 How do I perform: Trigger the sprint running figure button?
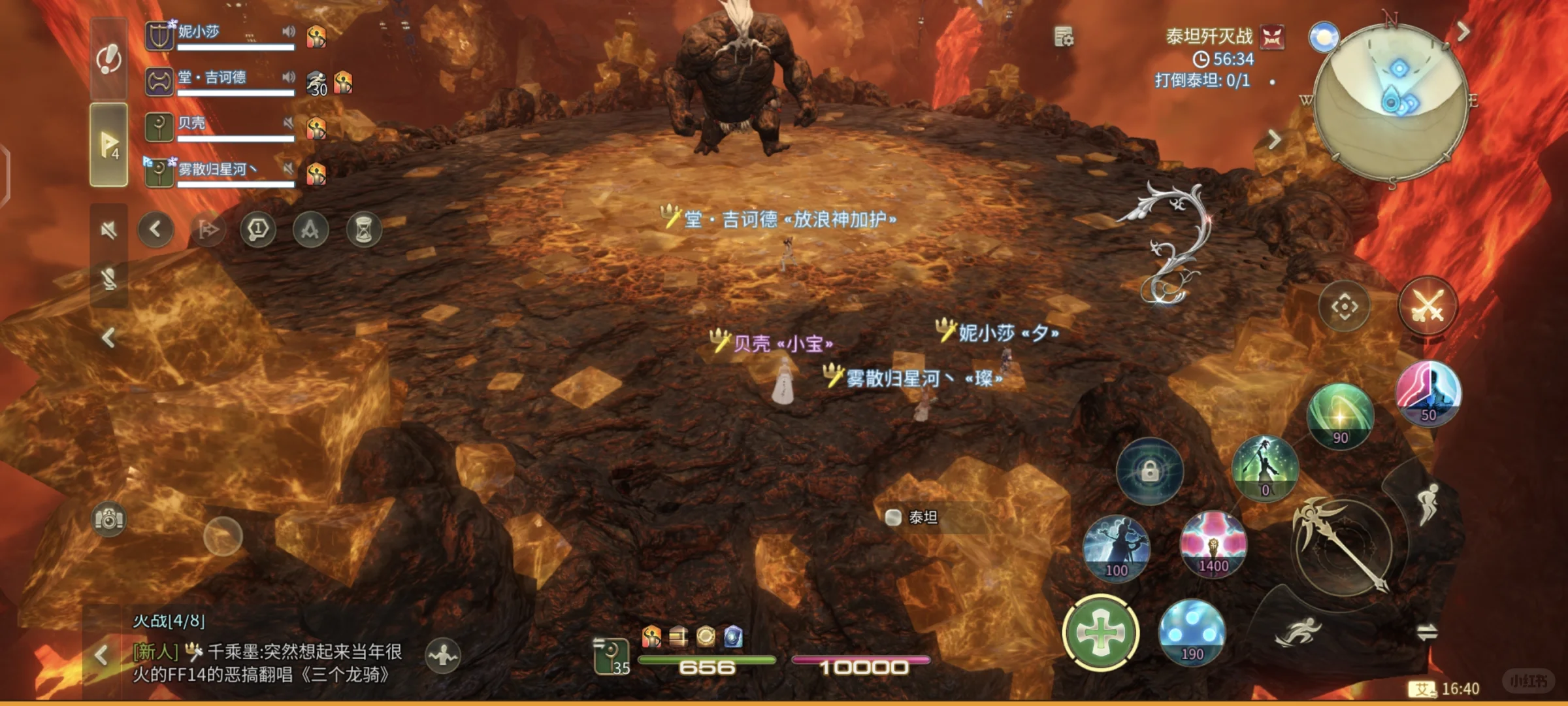(1298, 631)
